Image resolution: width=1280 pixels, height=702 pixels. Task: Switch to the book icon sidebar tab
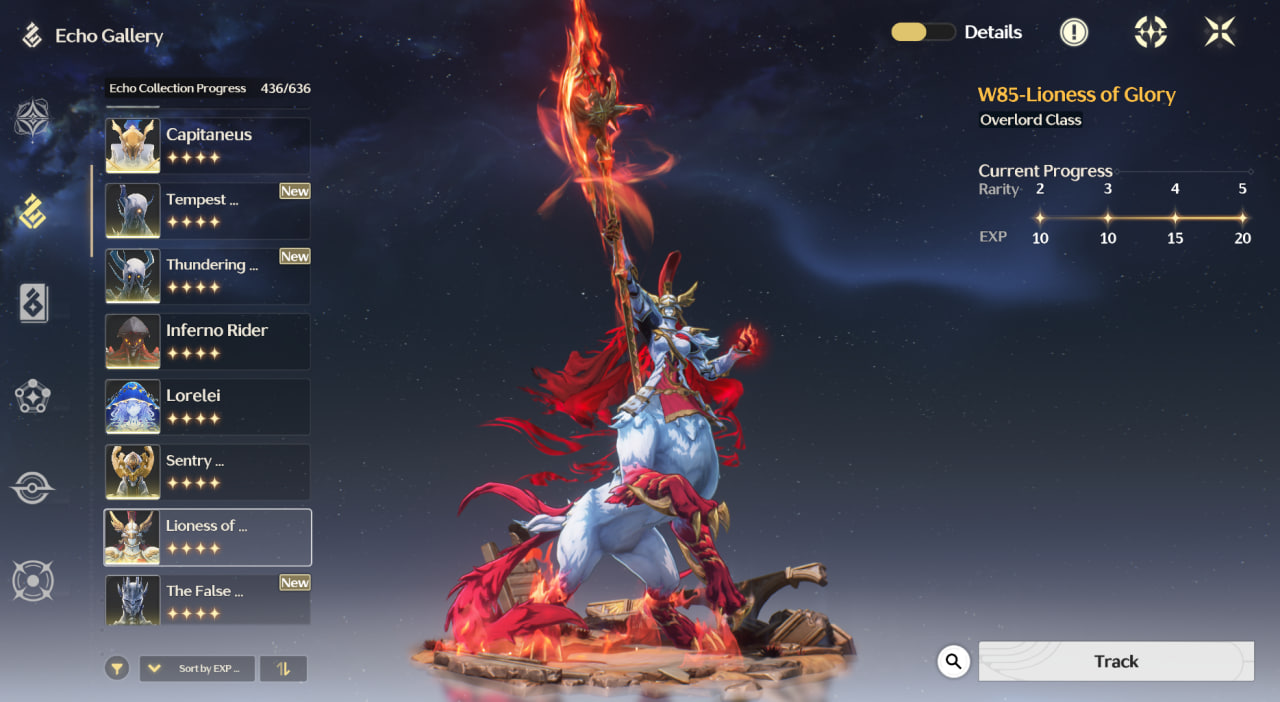coord(33,303)
